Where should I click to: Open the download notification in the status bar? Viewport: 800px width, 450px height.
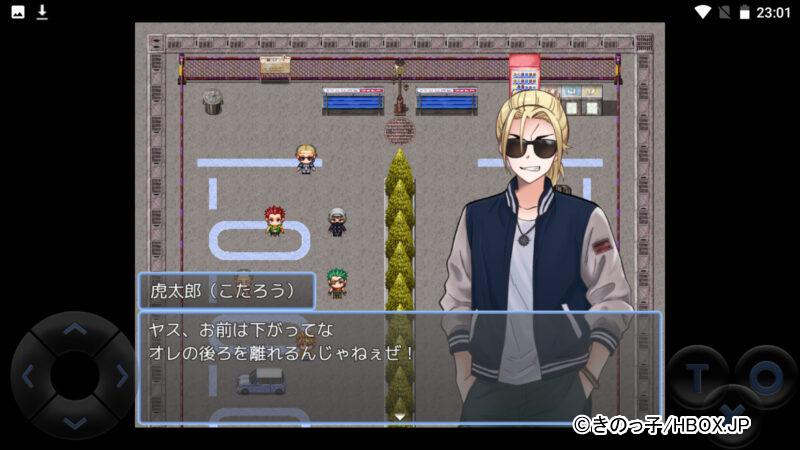point(42,12)
